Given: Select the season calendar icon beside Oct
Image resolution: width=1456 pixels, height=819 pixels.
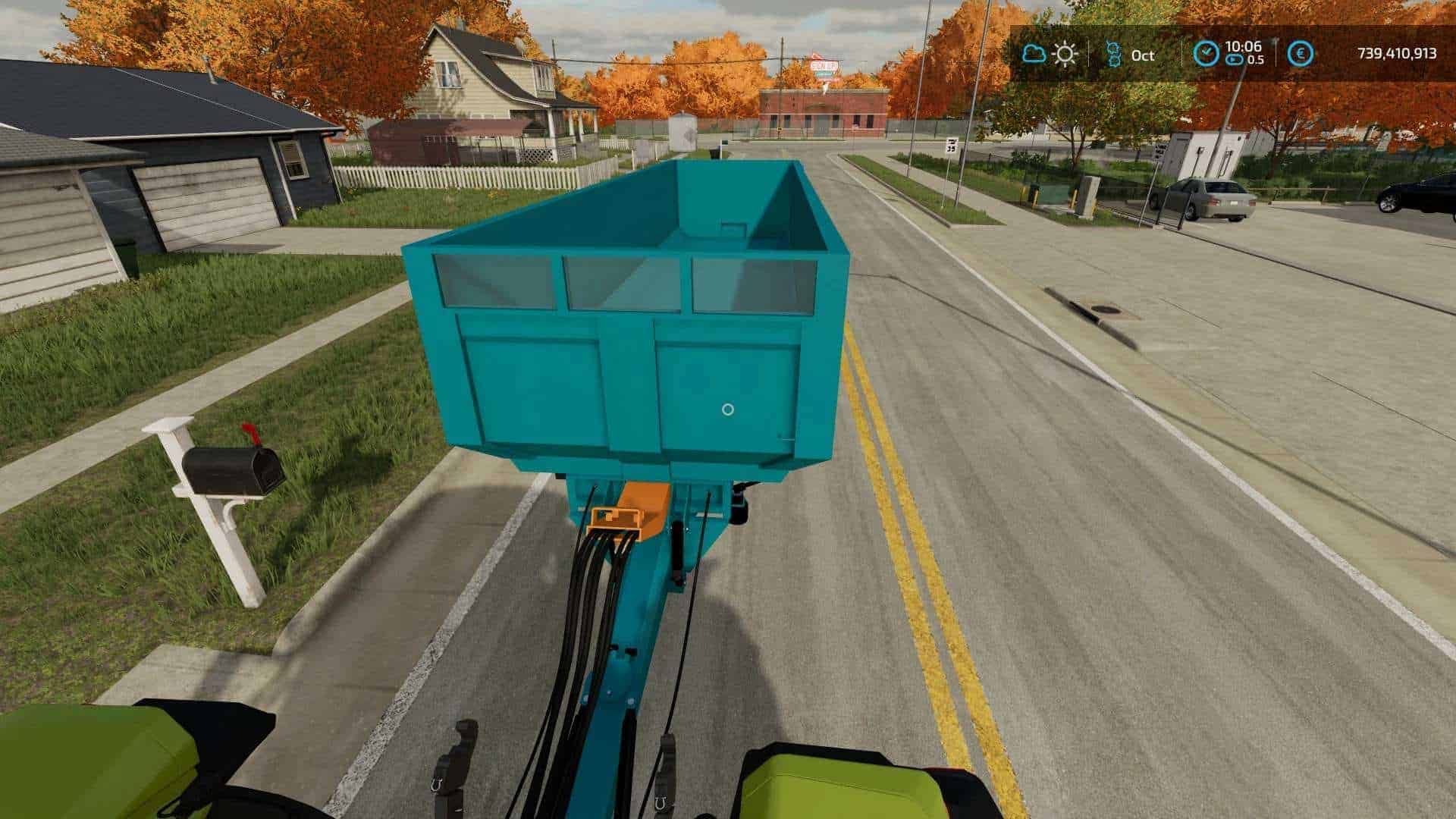Looking at the screenshot, I should click(1113, 54).
